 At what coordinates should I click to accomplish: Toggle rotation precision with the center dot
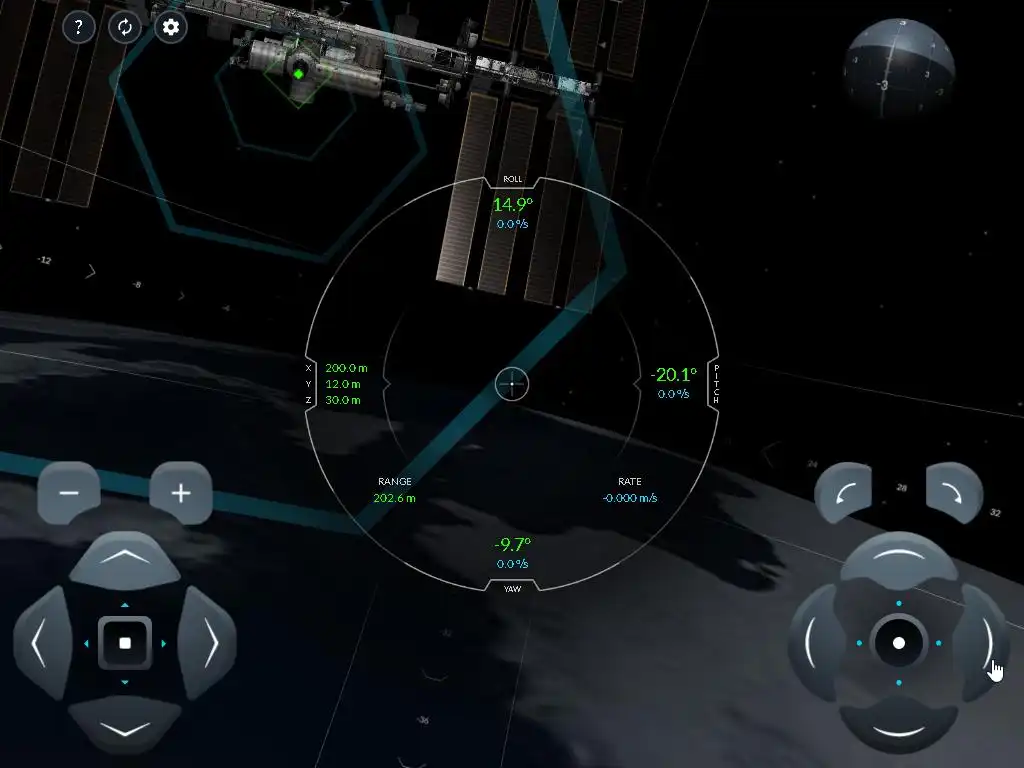[898, 643]
